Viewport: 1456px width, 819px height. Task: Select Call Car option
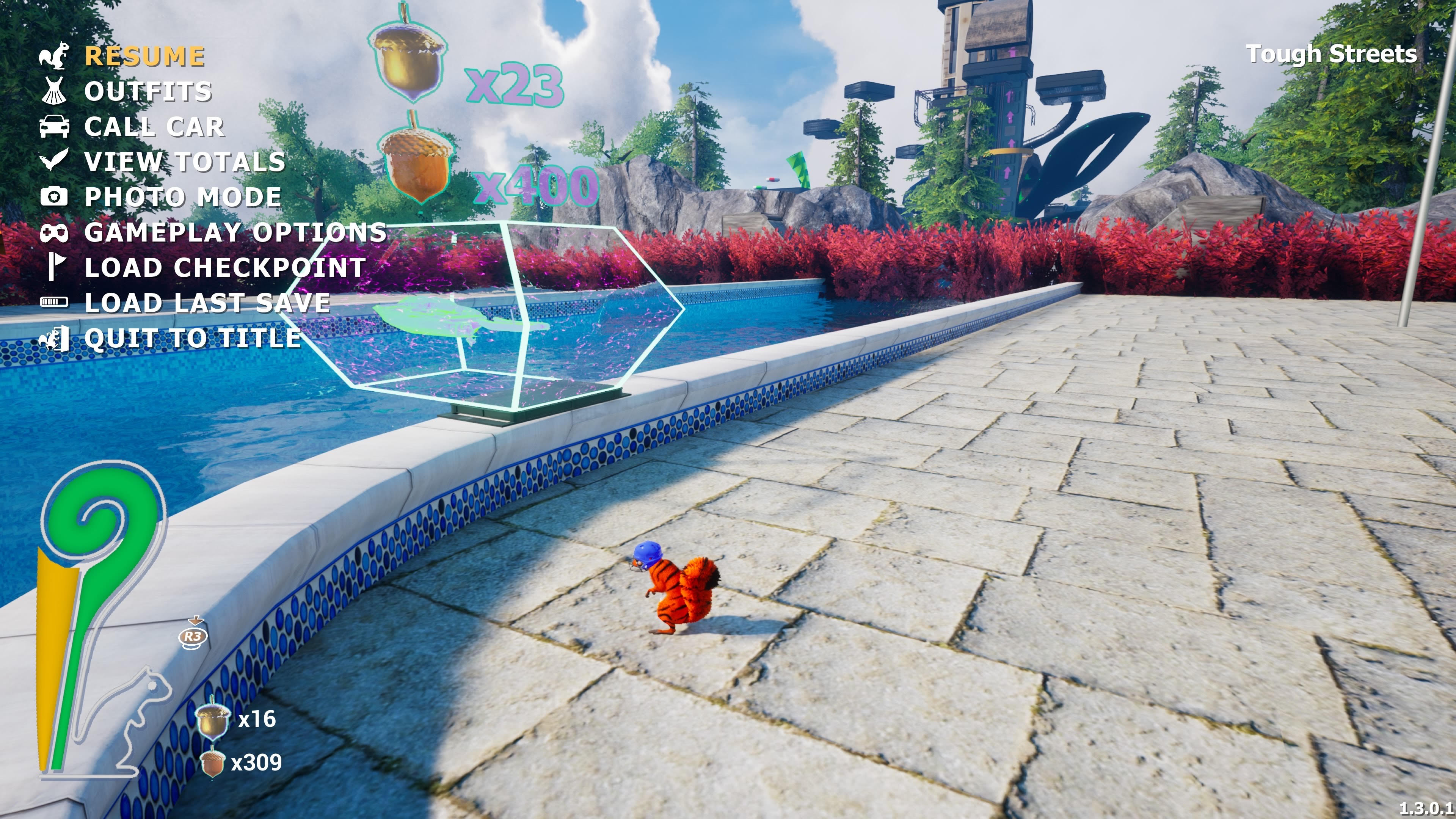click(154, 127)
